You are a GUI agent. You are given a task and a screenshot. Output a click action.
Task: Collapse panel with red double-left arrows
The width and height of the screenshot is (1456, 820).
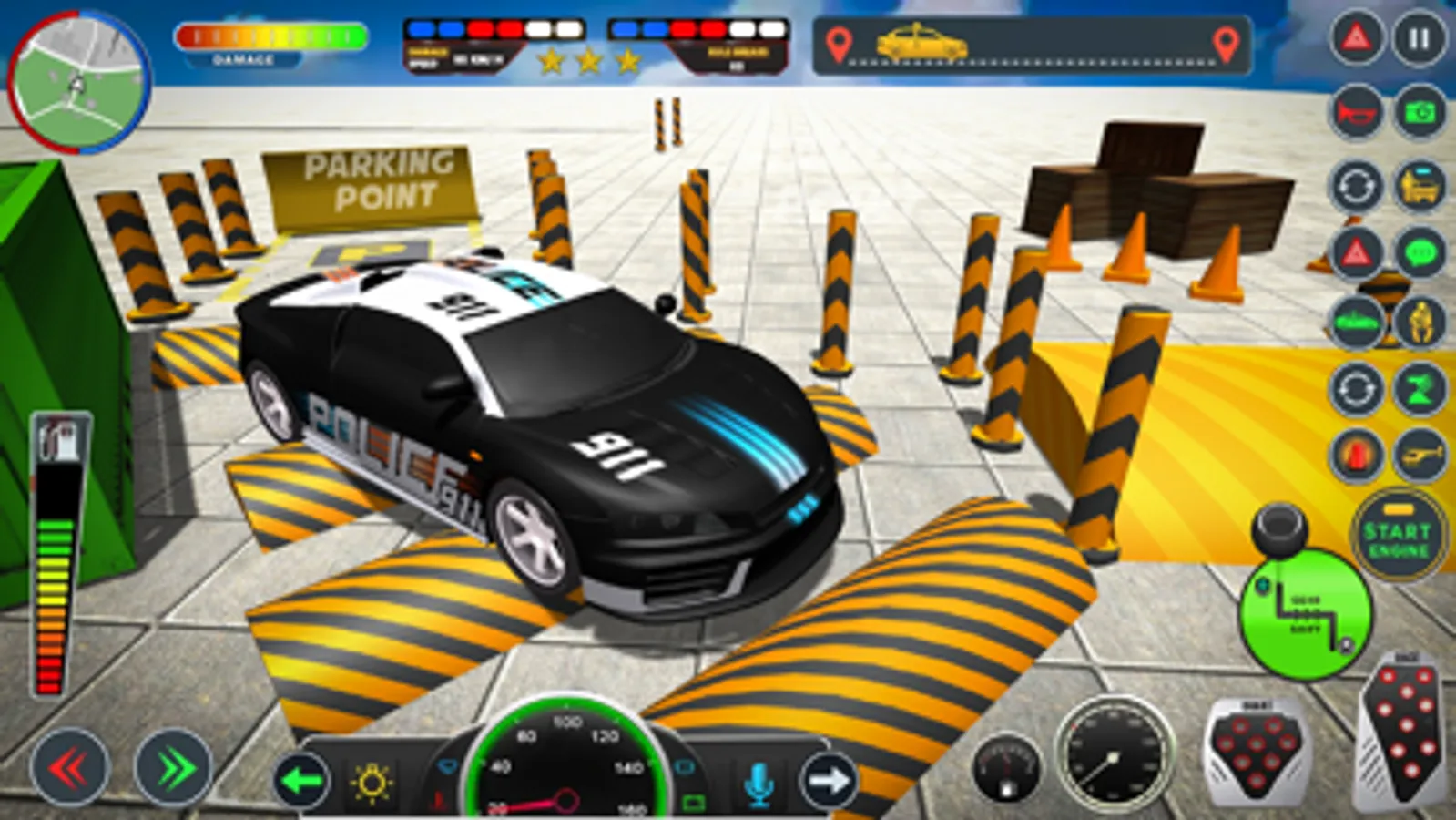click(x=72, y=770)
